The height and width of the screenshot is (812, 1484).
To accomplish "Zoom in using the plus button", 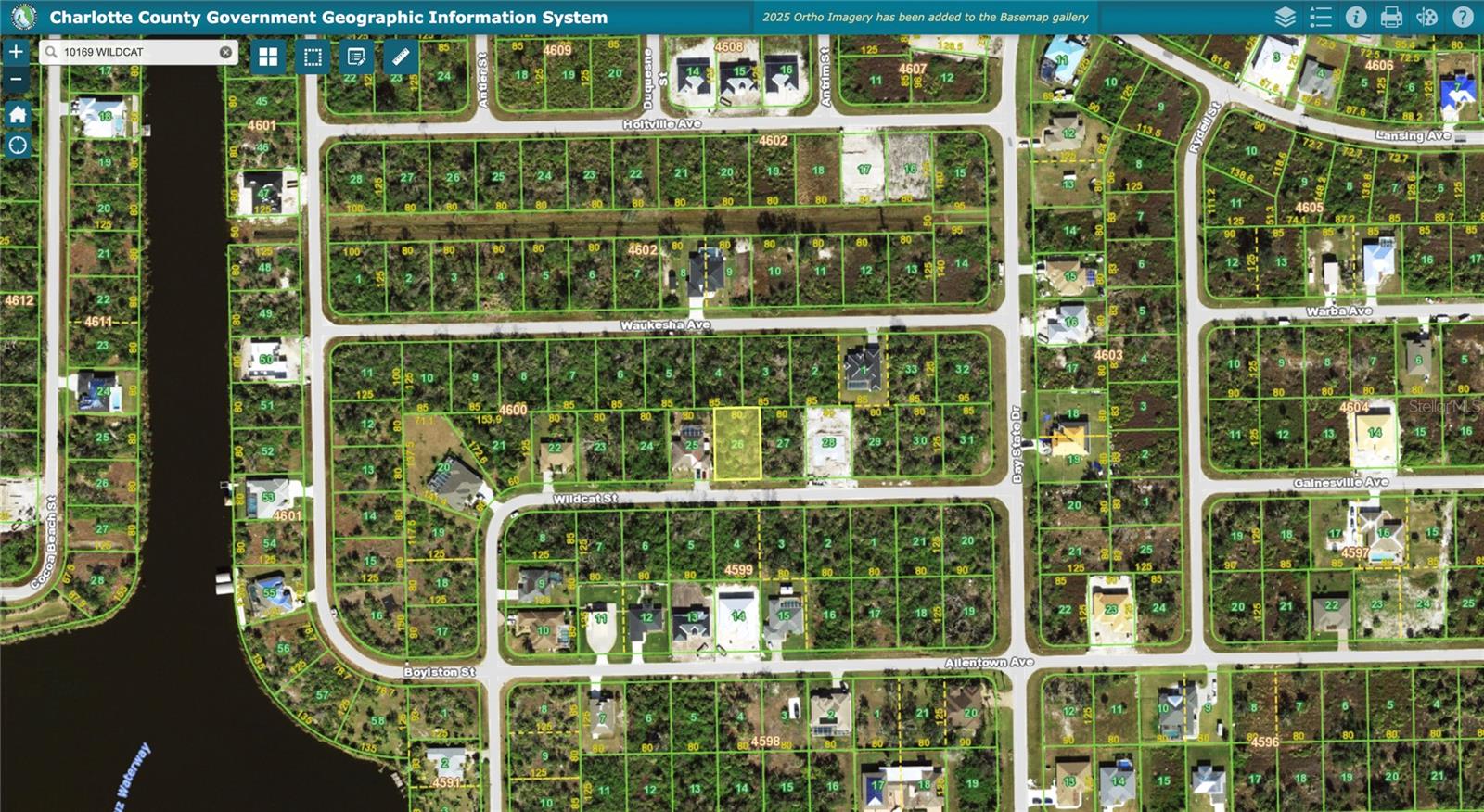I will tap(15, 51).
